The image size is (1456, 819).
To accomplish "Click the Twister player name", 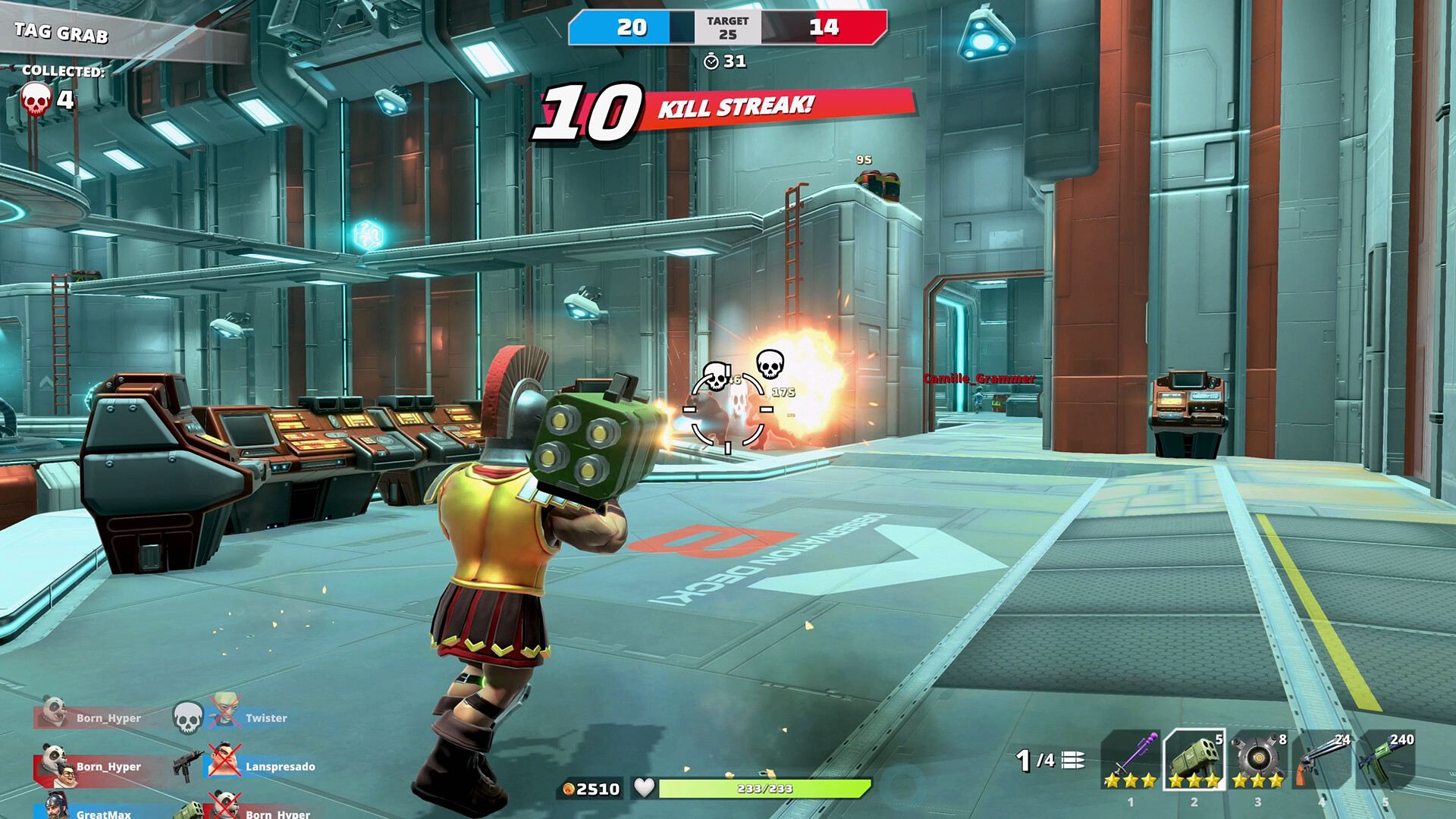I will click(265, 717).
